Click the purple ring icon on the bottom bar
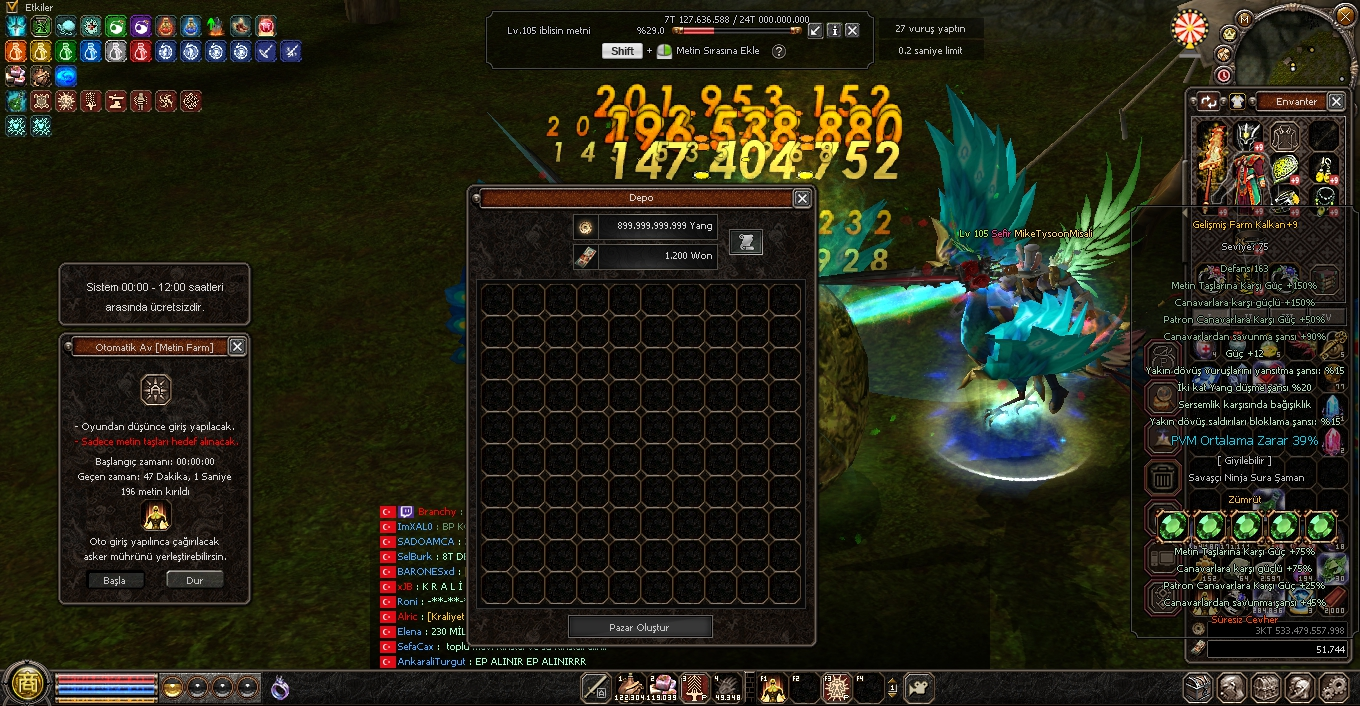 tap(281, 687)
